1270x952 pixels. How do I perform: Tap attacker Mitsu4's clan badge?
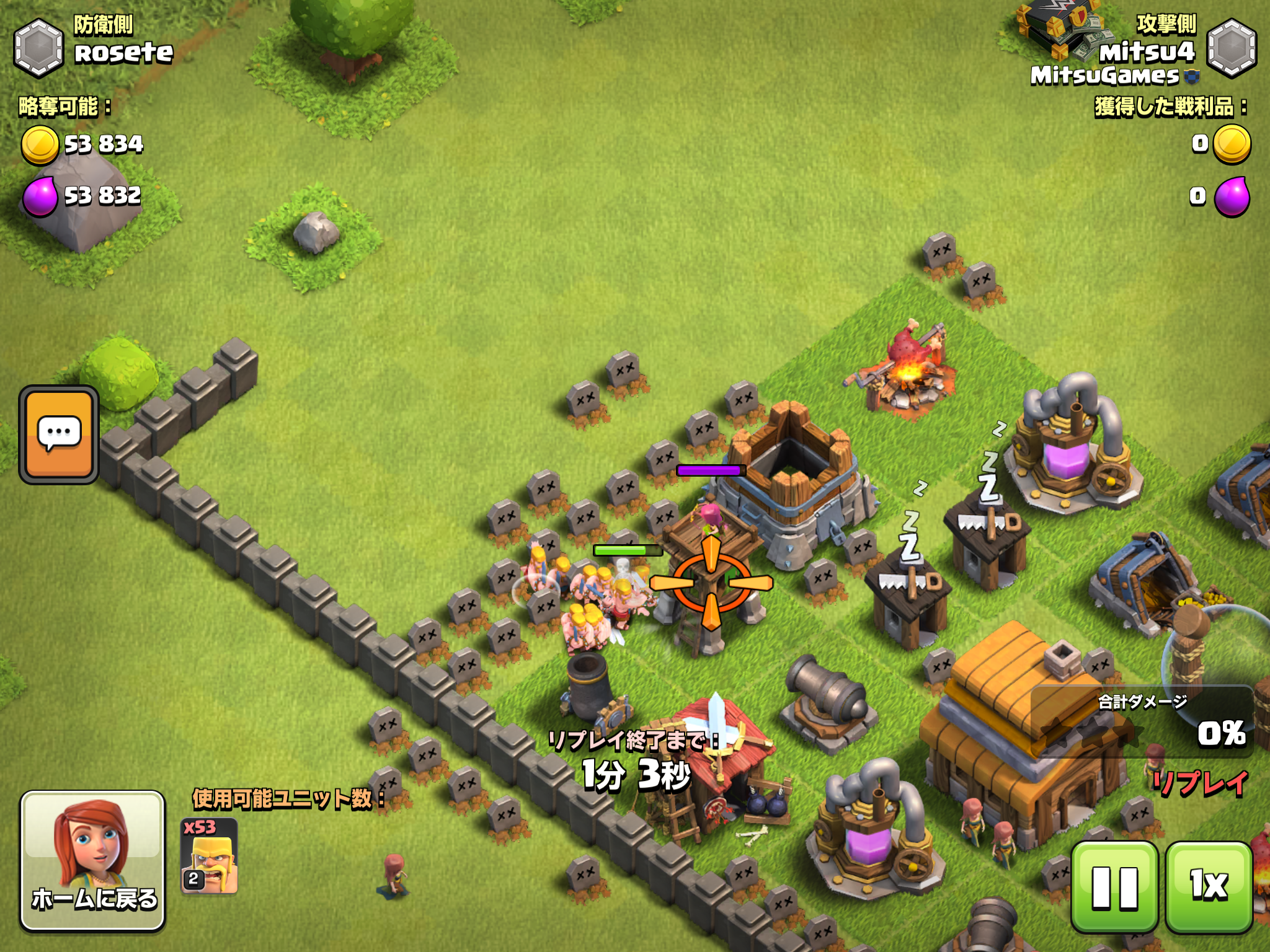1231,48
